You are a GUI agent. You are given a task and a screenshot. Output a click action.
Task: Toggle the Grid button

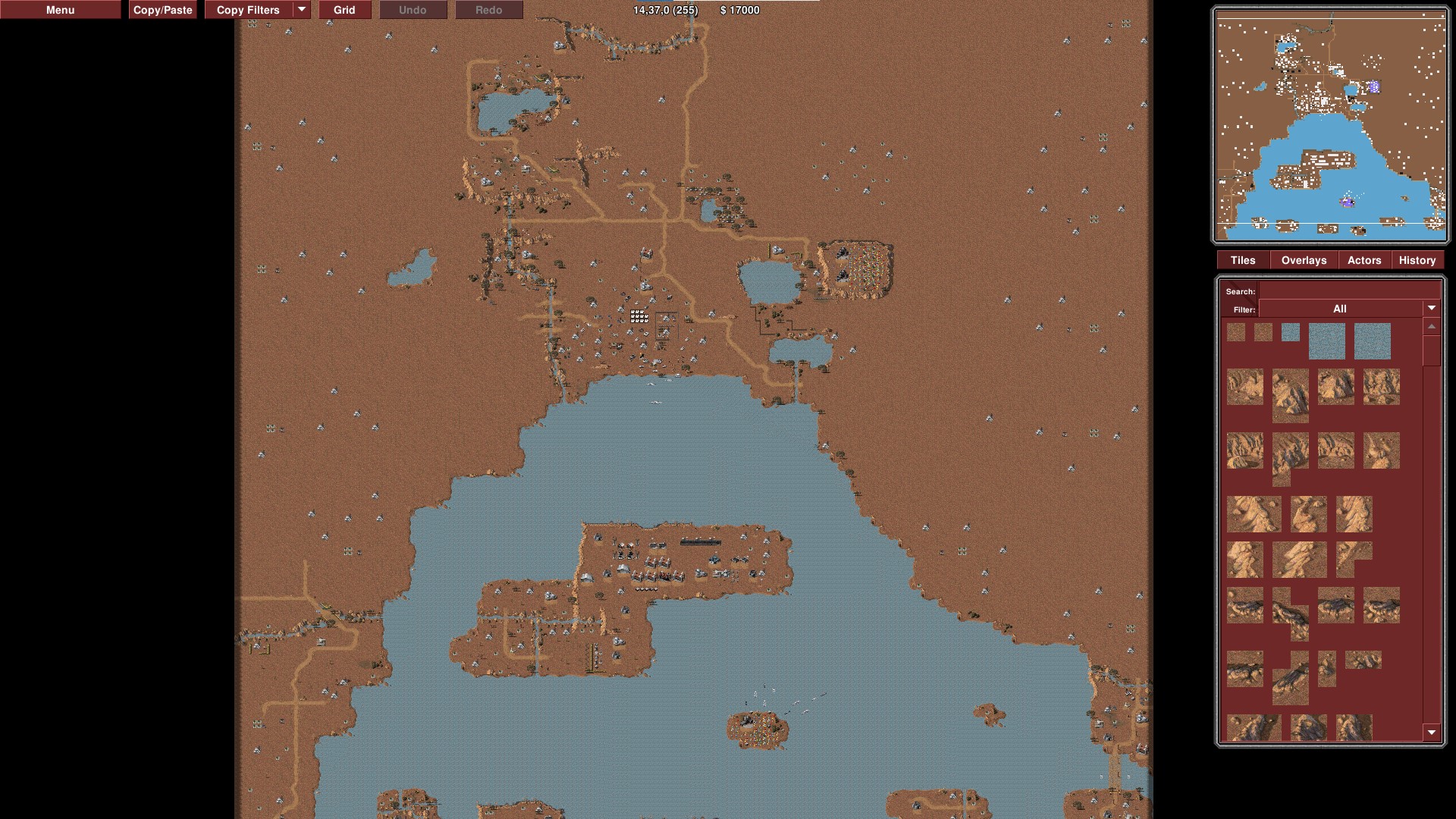pos(344,10)
